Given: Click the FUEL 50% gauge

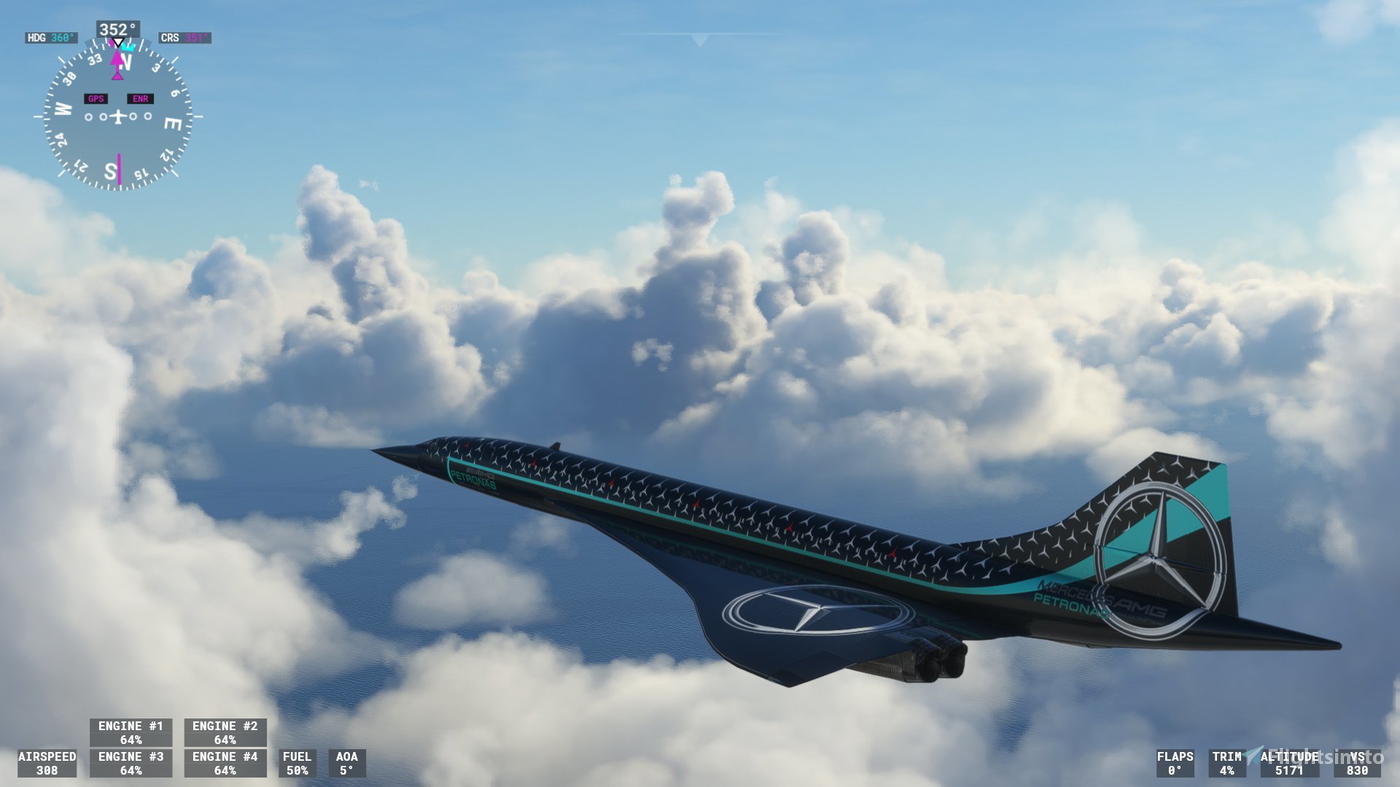Looking at the screenshot, I should pos(297,763).
